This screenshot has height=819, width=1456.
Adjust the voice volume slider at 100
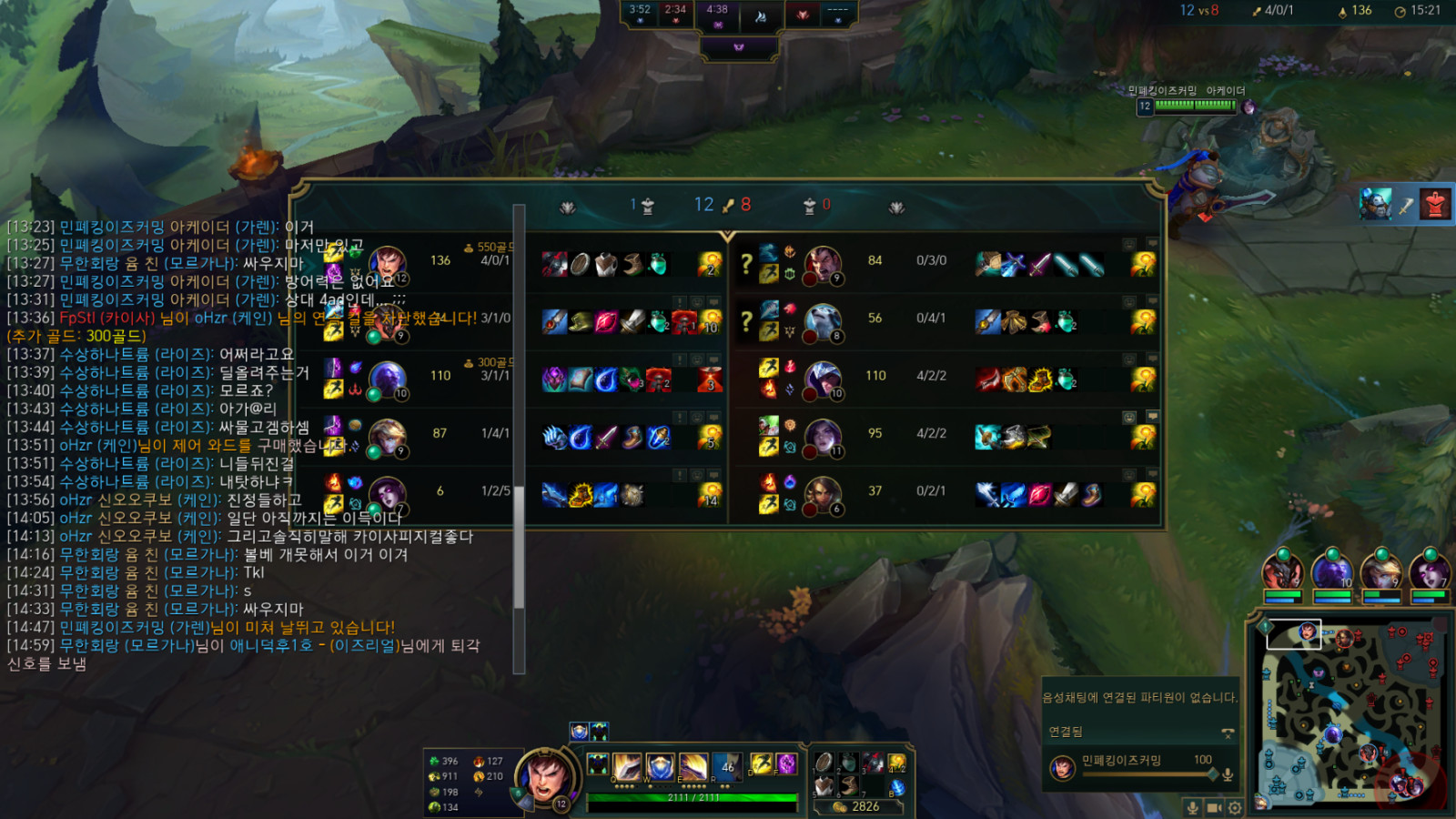(1213, 773)
